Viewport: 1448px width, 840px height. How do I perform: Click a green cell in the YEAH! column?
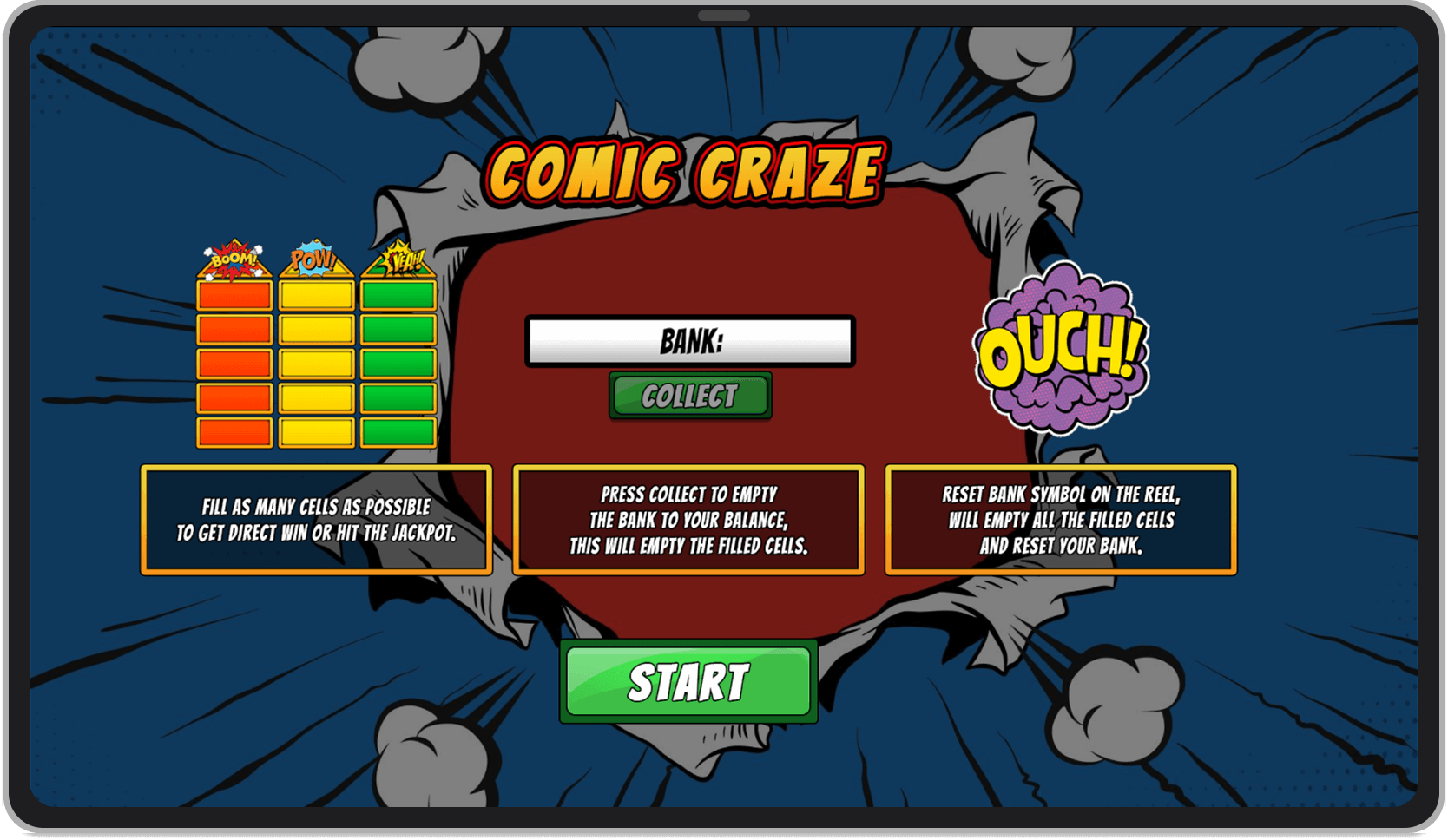[x=398, y=328]
